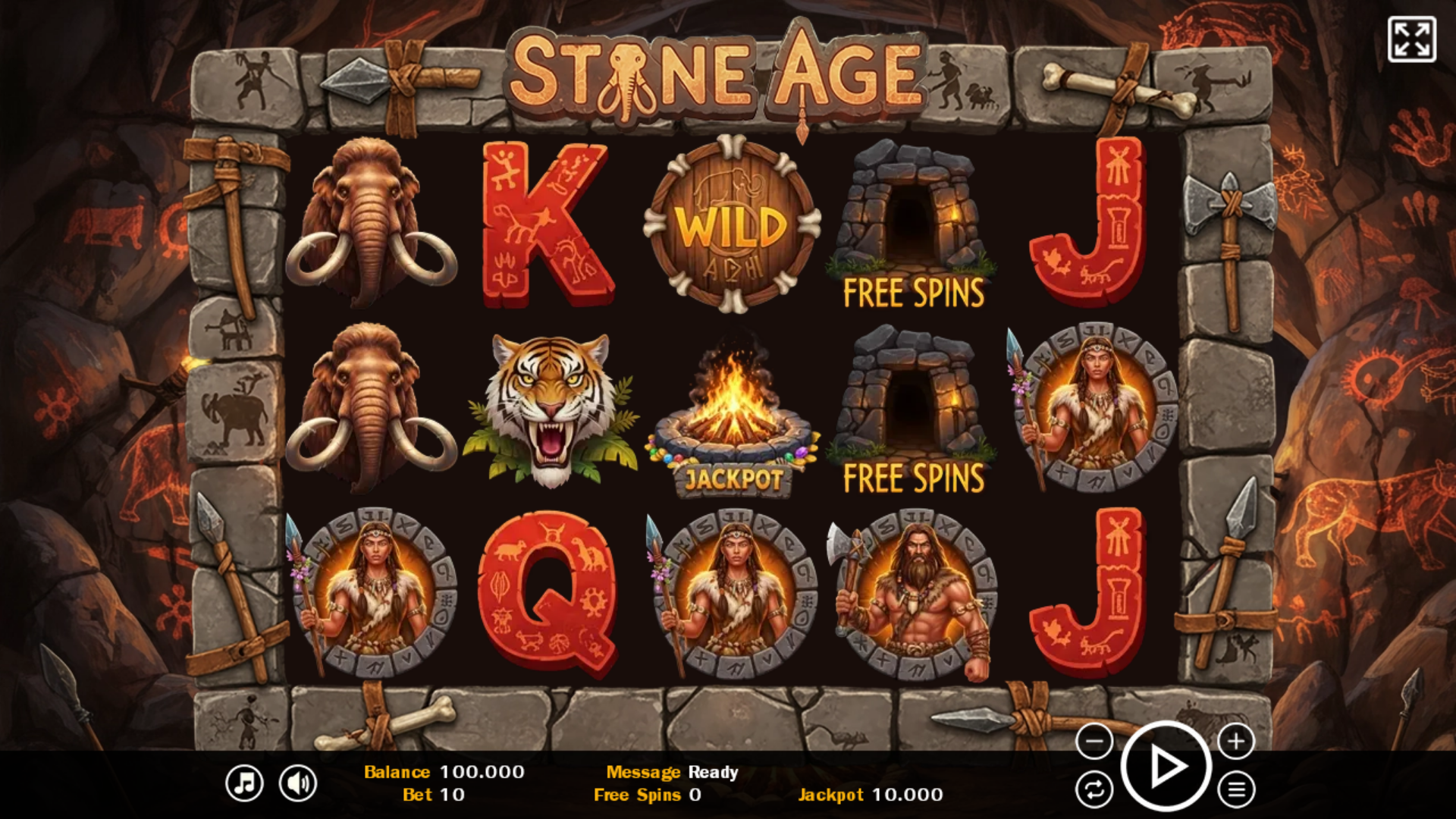Image resolution: width=1456 pixels, height=819 pixels.
Task: Toggle the sound speaker button
Action: [x=298, y=783]
